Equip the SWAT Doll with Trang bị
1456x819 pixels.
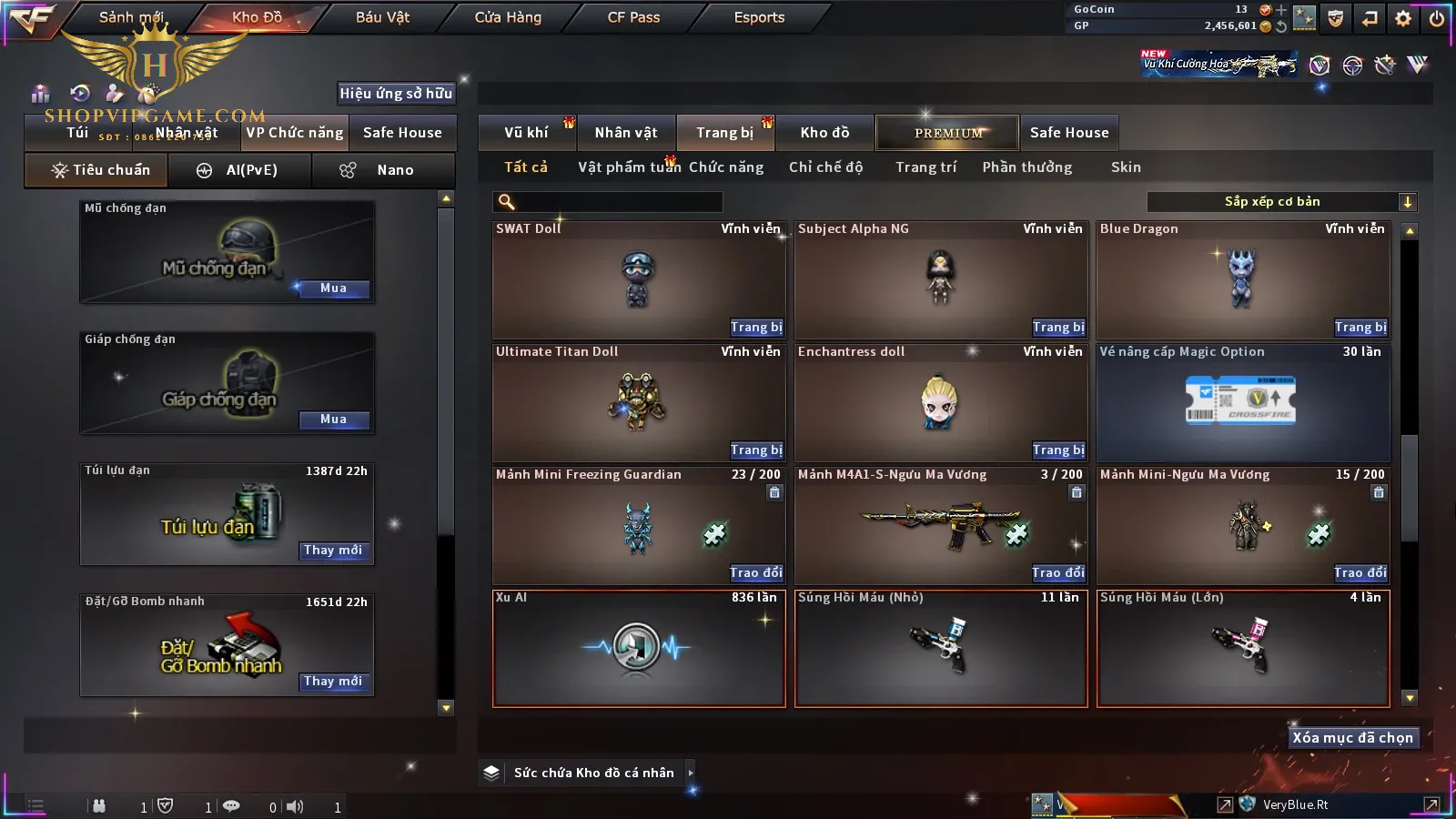point(755,328)
